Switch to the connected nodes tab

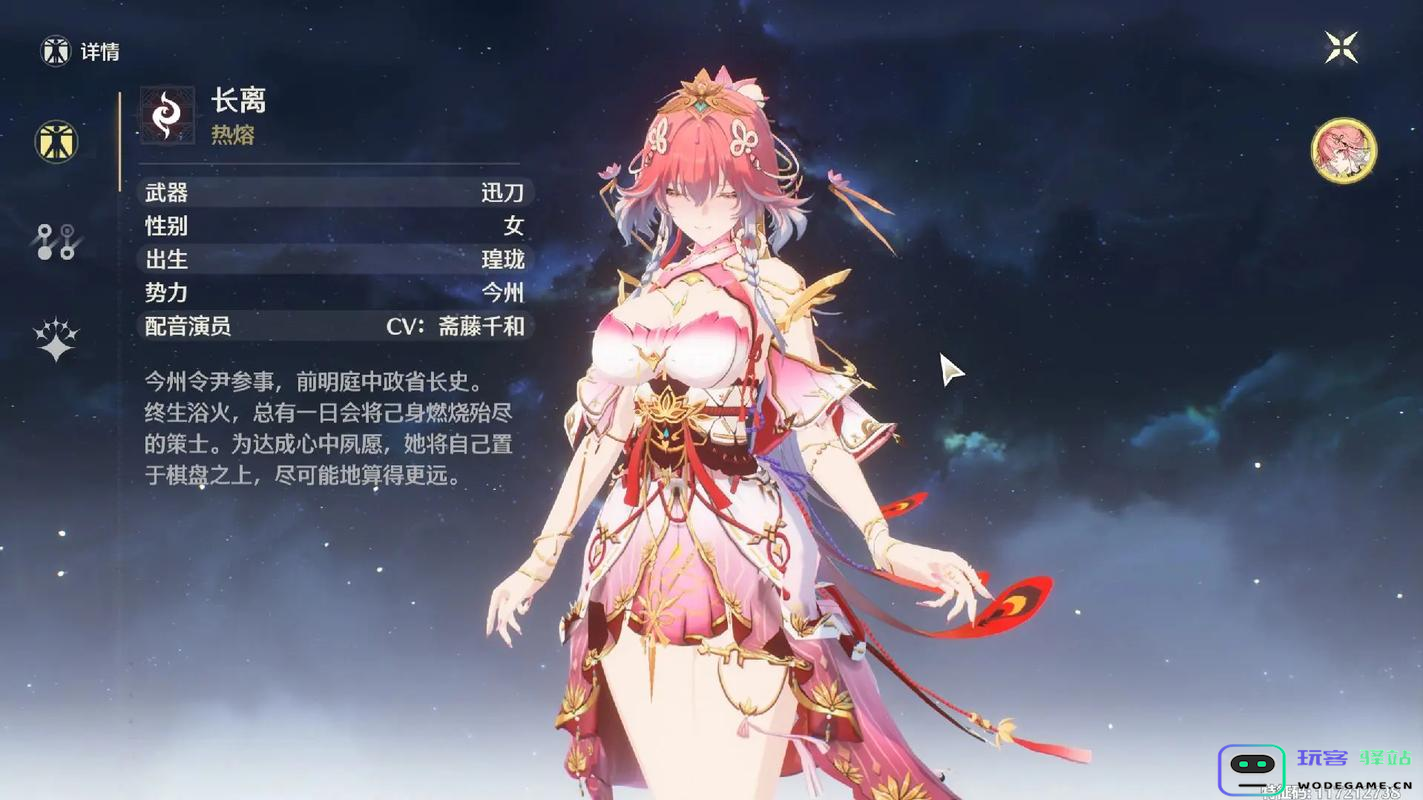click(x=56, y=242)
